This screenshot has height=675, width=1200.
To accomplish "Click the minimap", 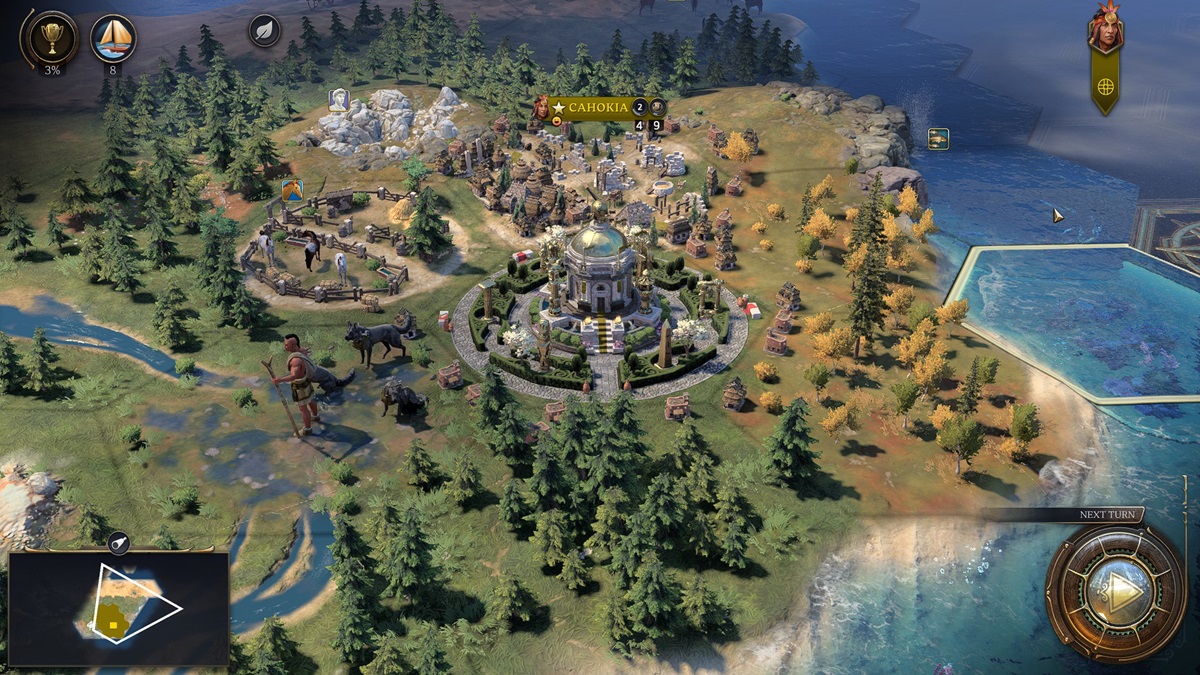I will pos(119,608).
